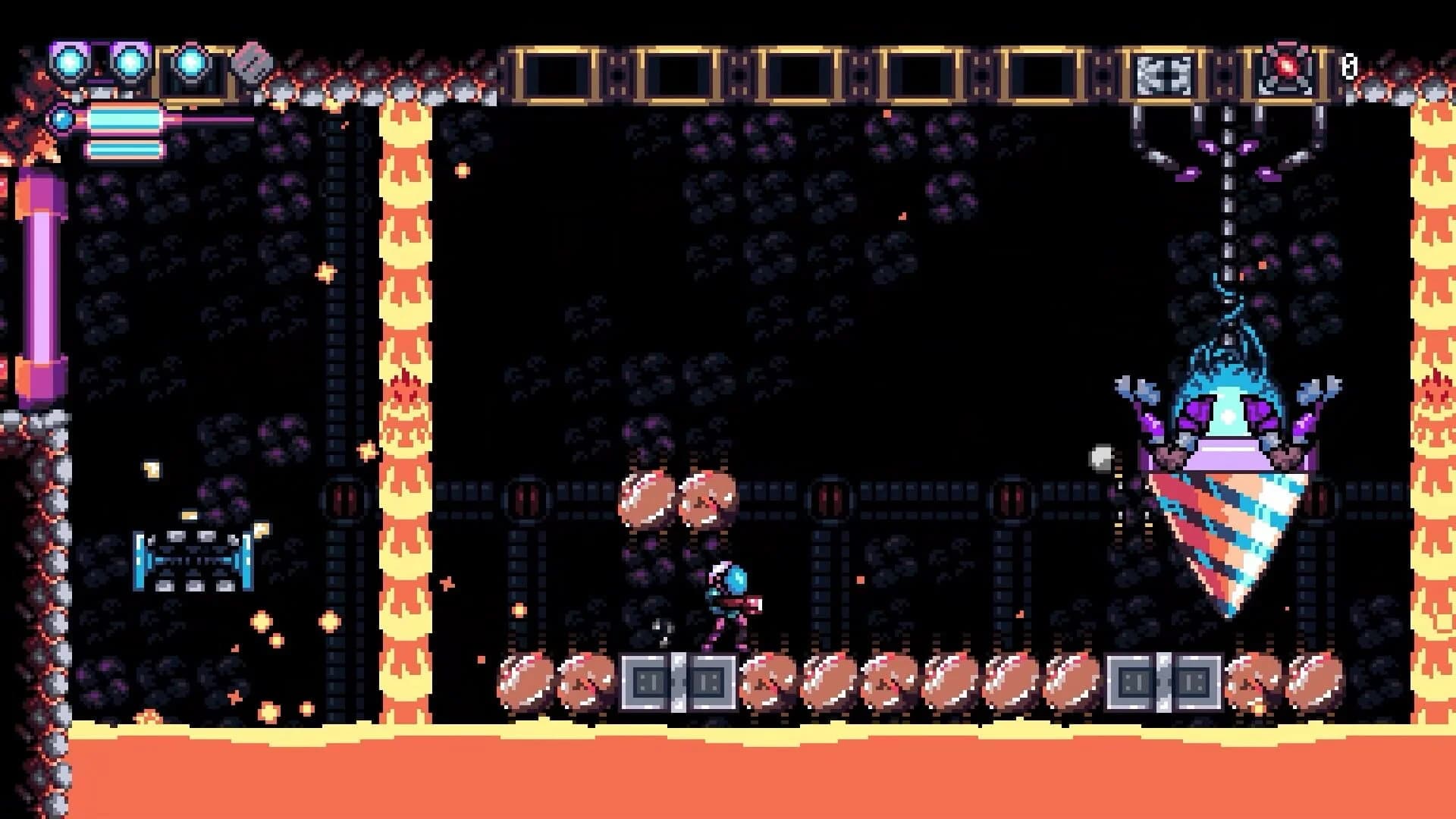The width and height of the screenshot is (1456, 819).
Task: Click the red eye sensor icon top right
Action: pos(1285,66)
